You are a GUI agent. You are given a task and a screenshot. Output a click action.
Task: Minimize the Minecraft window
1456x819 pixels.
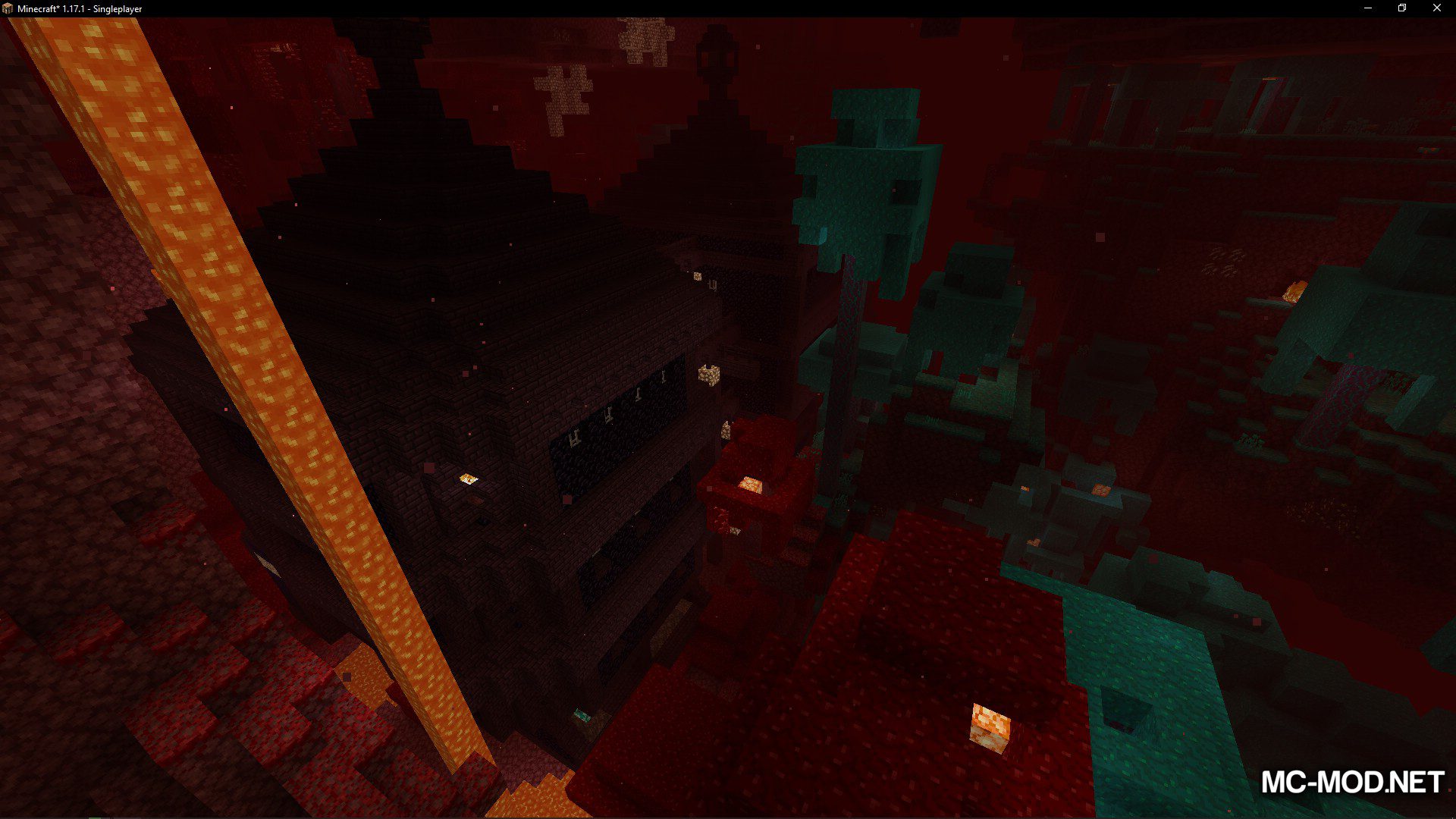point(1368,8)
